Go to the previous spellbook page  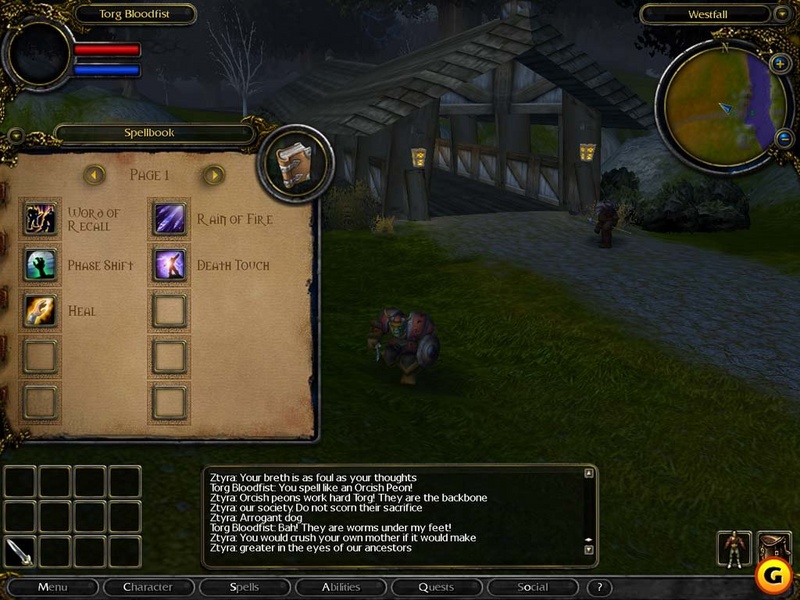[x=94, y=175]
